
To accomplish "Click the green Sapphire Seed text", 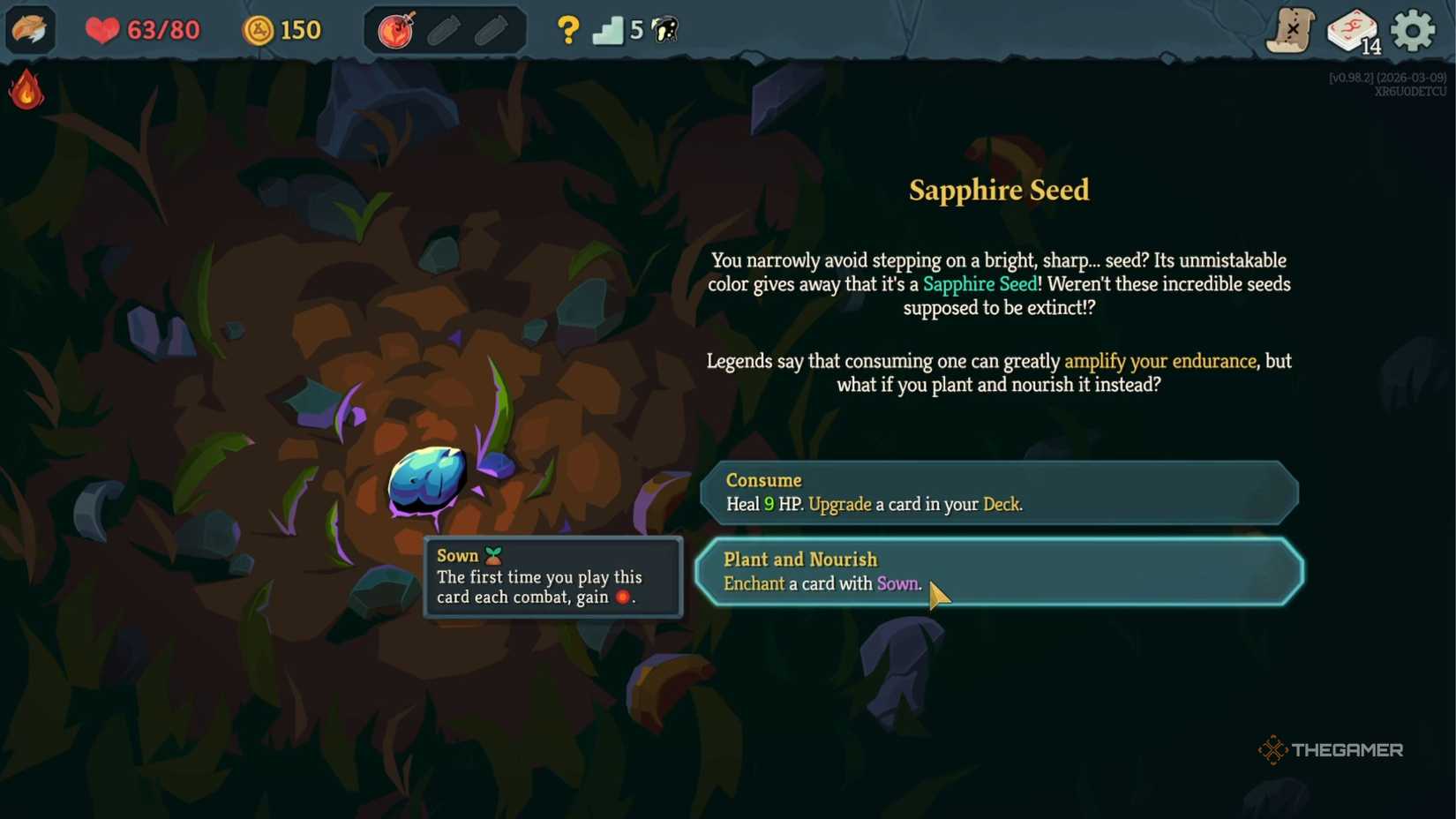I will 979,284.
